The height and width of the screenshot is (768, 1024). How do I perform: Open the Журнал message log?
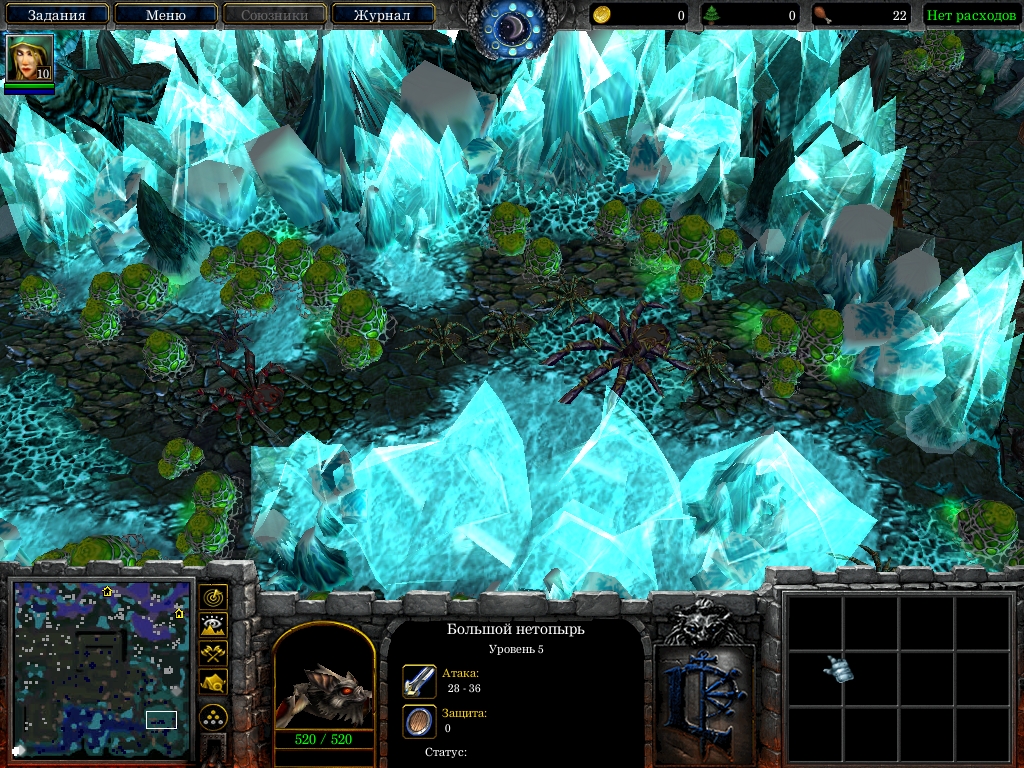(x=383, y=15)
